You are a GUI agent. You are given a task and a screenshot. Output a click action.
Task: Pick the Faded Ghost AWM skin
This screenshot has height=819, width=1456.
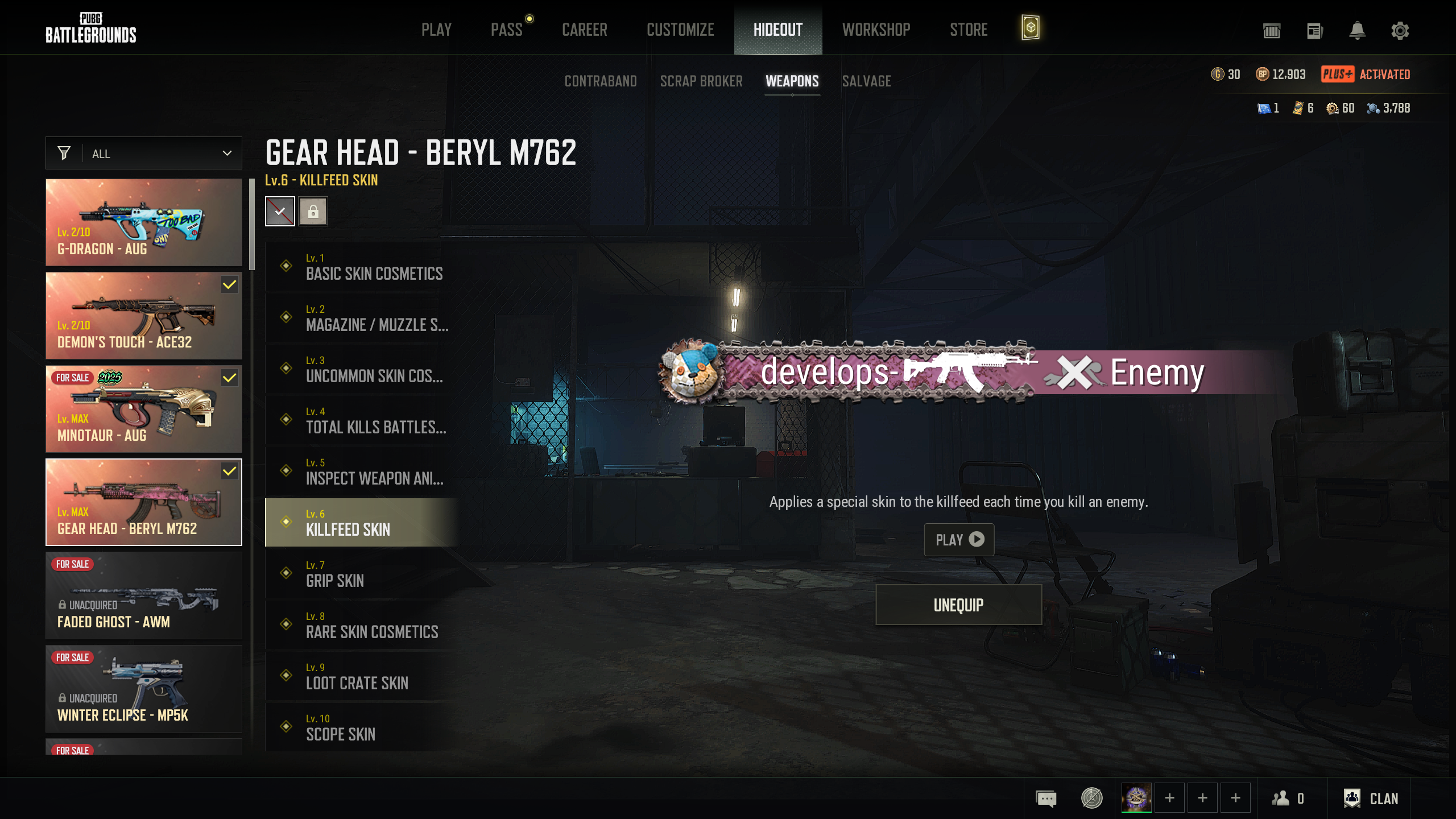144,595
